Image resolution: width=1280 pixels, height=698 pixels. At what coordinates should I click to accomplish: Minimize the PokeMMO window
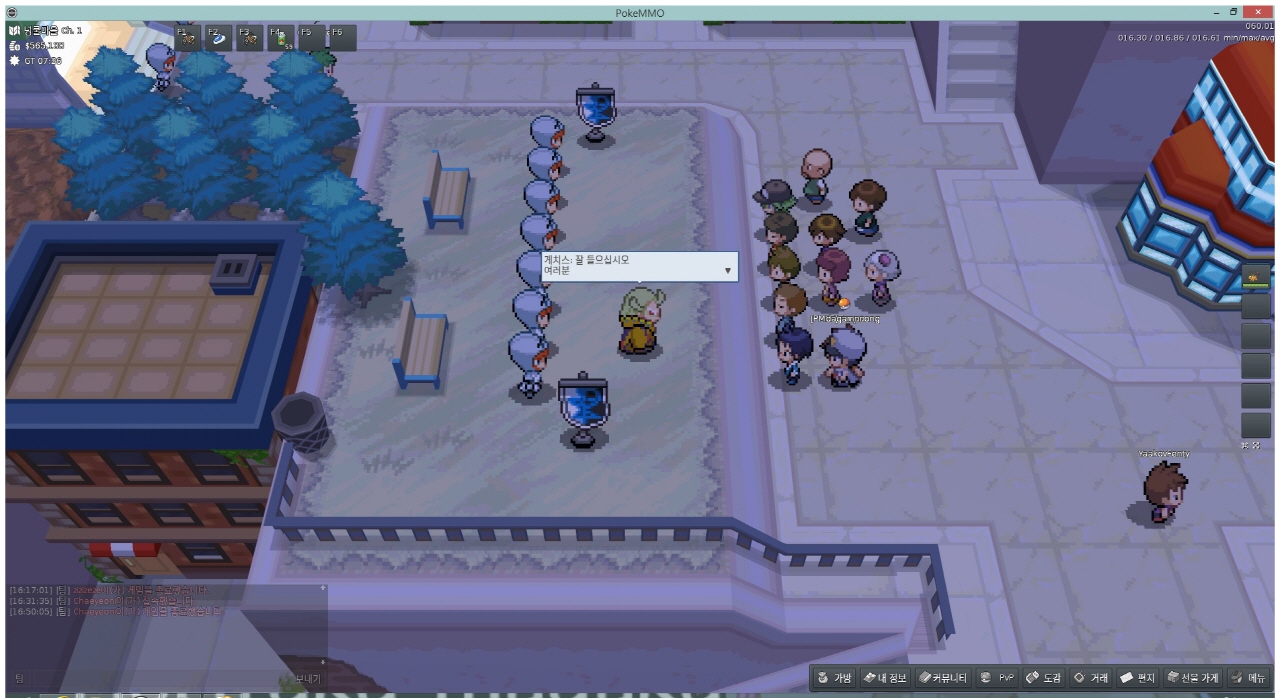coord(1212,12)
